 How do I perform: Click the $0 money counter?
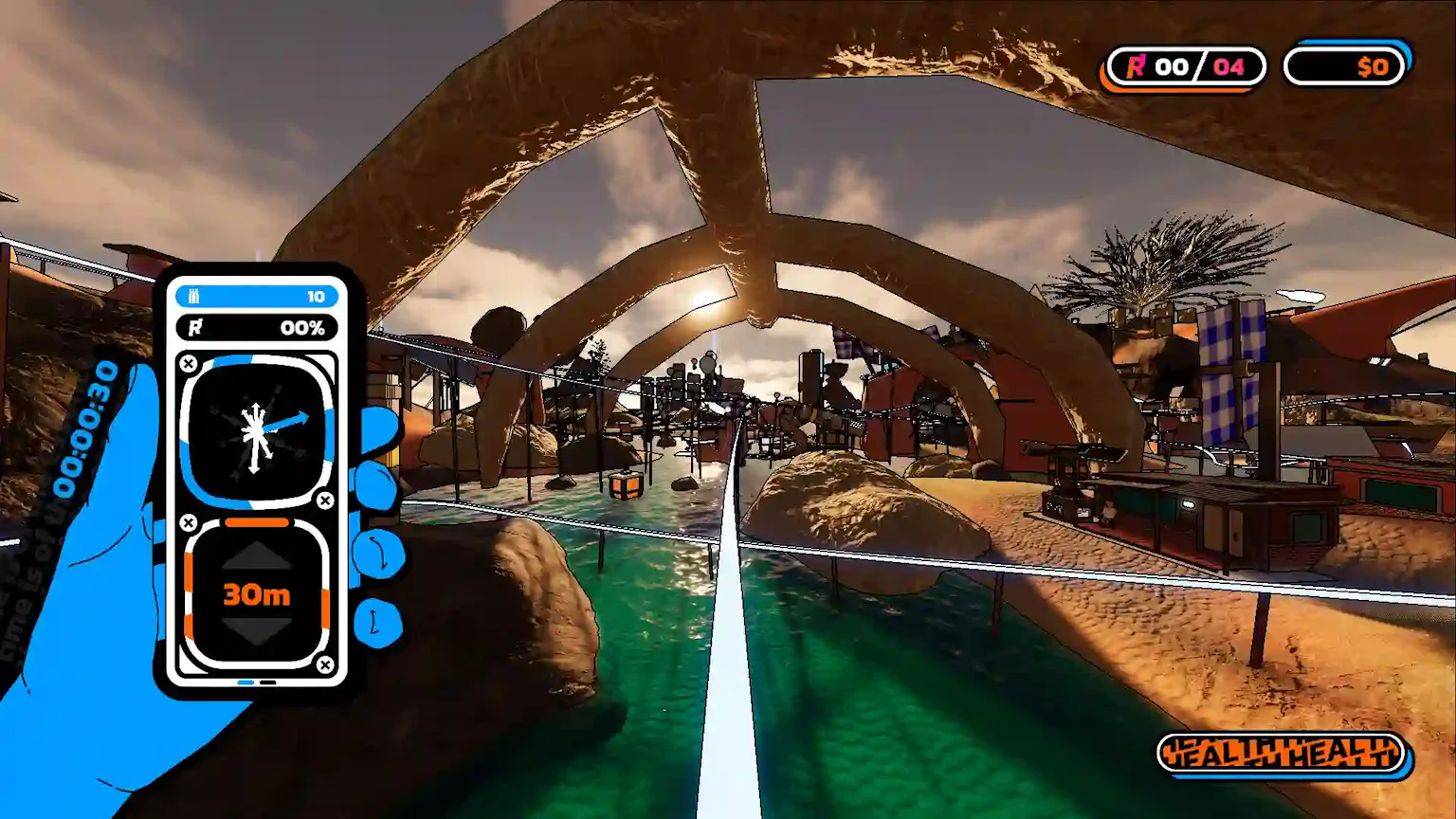pyautogui.click(x=1345, y=66)
